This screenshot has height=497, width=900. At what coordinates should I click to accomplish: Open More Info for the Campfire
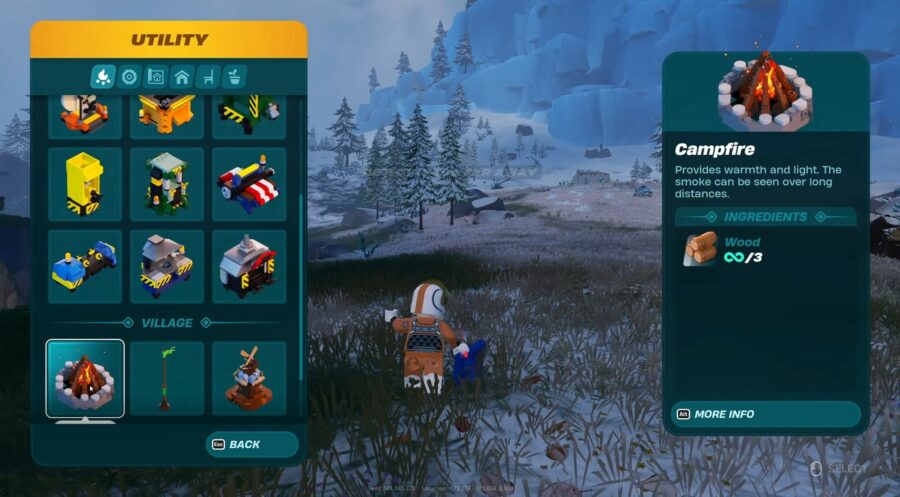[x=765, y=414]
